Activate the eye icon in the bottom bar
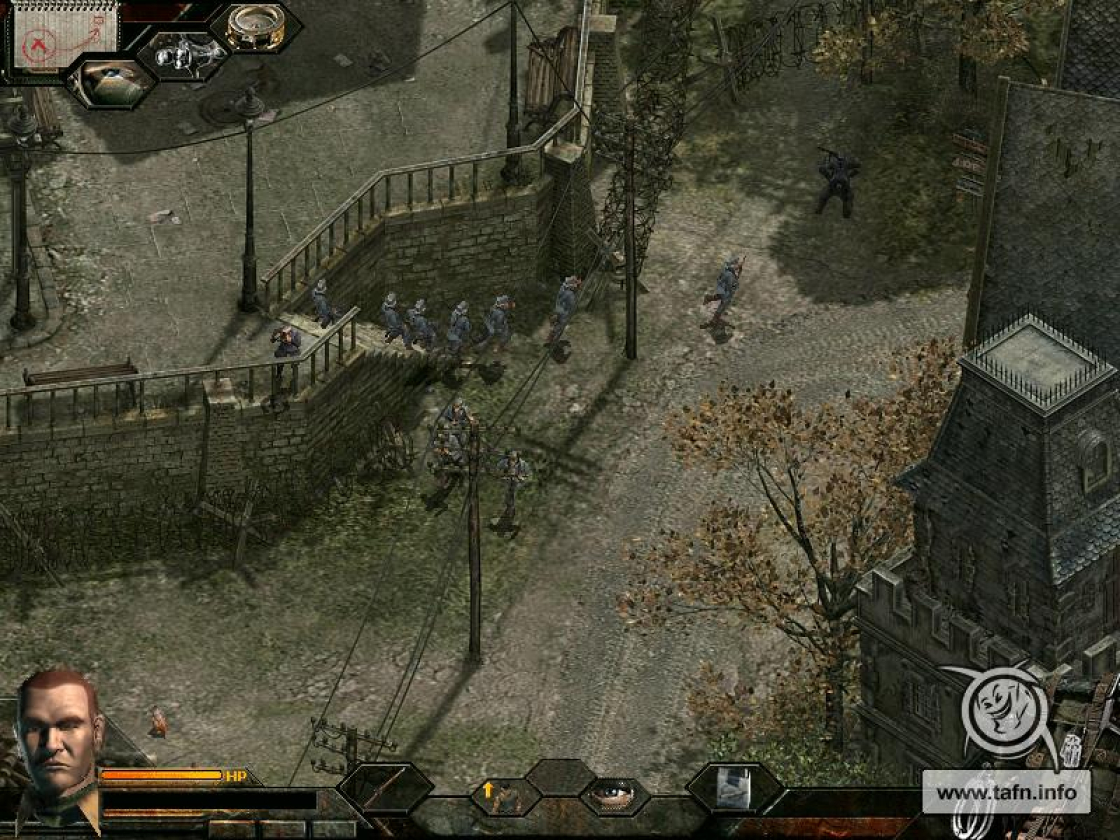 point(614,795)
